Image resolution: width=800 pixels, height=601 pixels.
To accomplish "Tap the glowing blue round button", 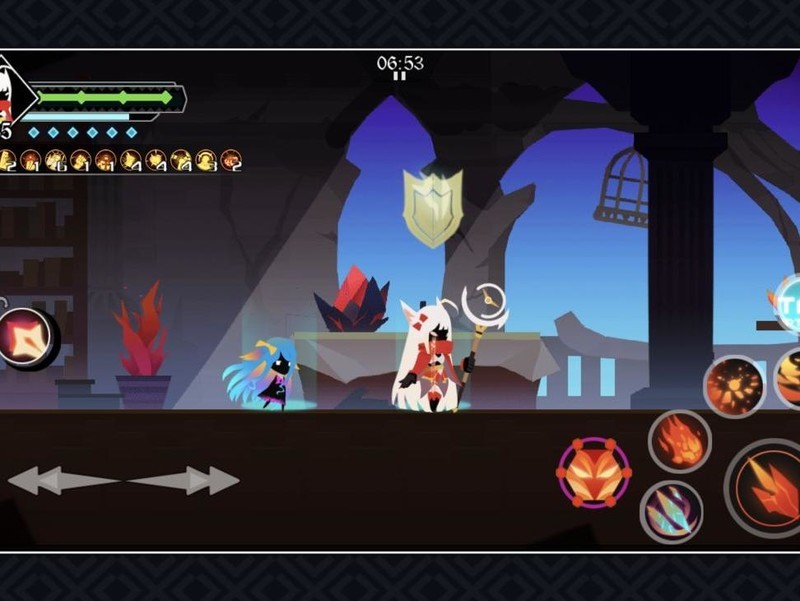I will coord(788,303).
